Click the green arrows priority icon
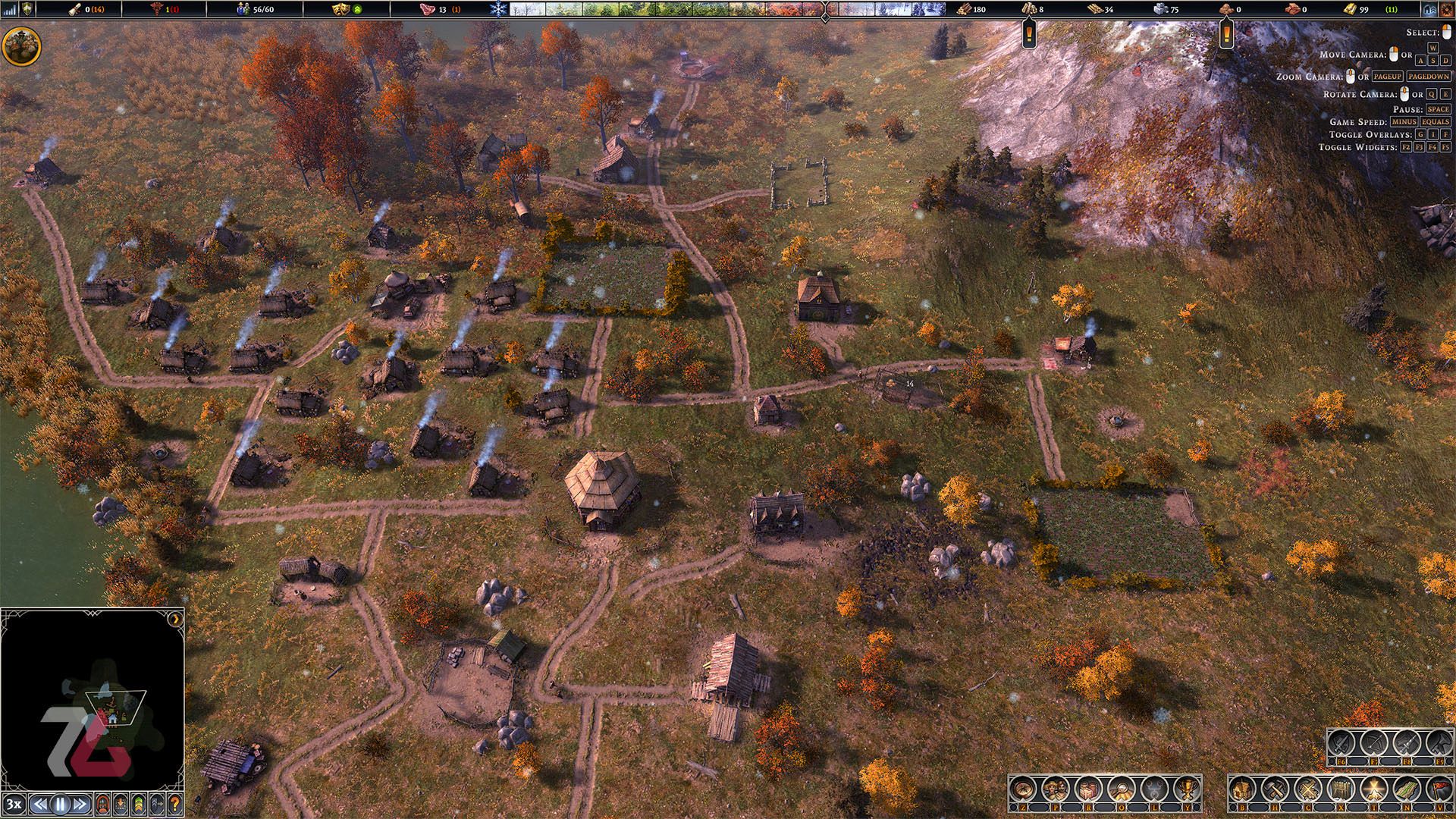The width and height of the screenshot is (1456, 819). coord(138,804)
